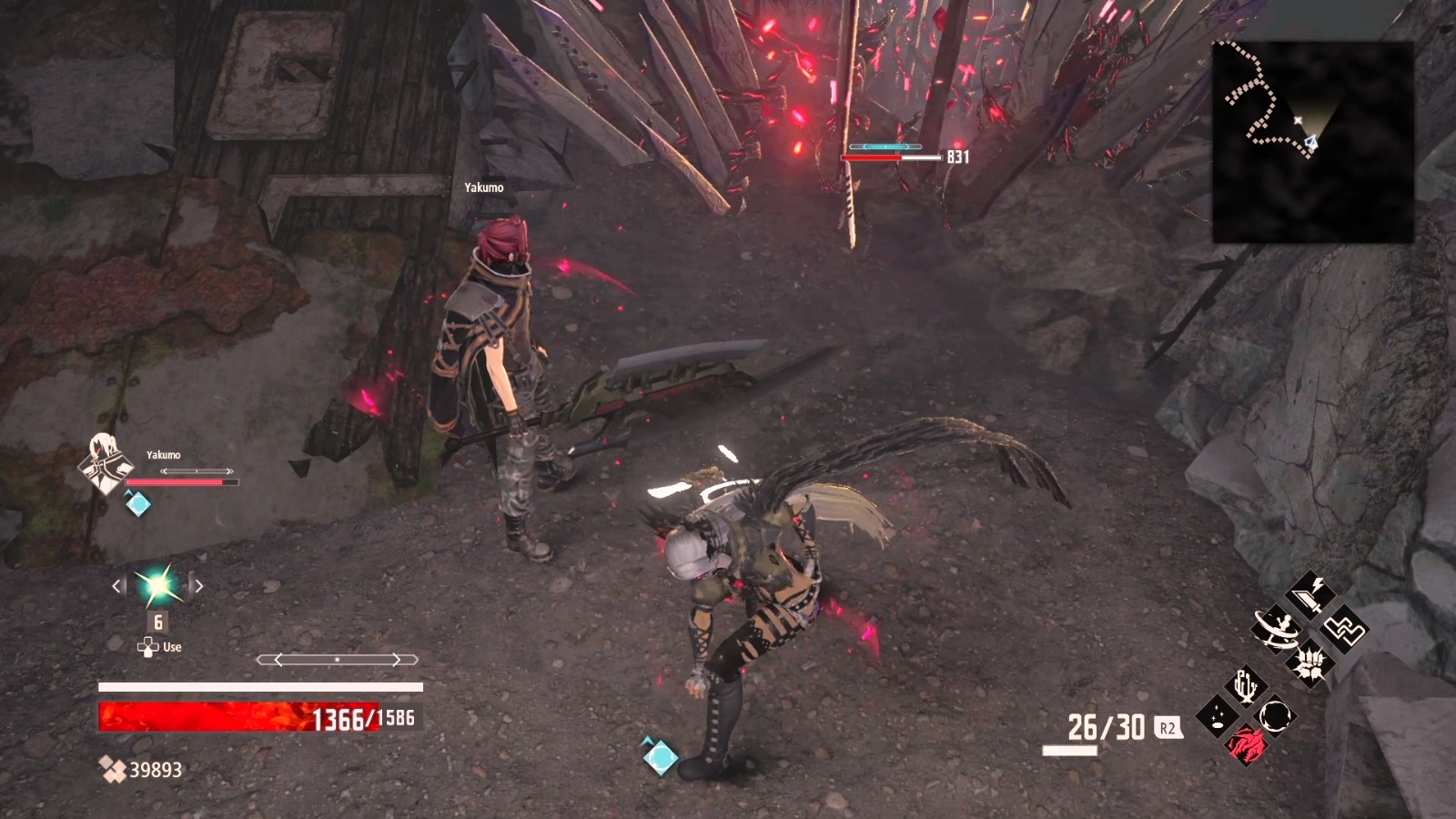1456x819 pixels.
Task: Click right arrow on the quick item selector
Action: point(197,586)
